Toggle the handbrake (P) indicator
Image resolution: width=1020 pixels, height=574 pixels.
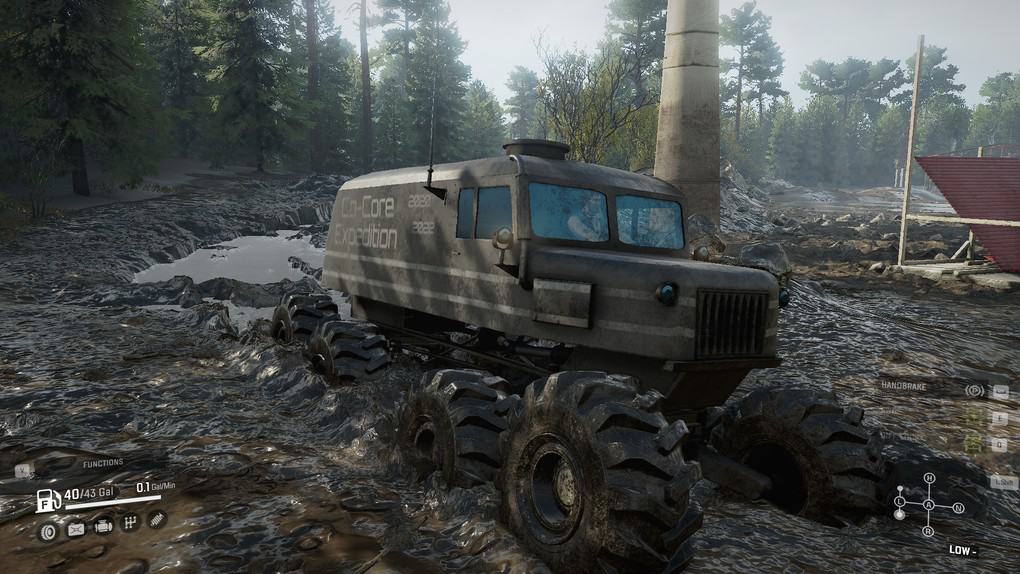click(x=973, y=390)
